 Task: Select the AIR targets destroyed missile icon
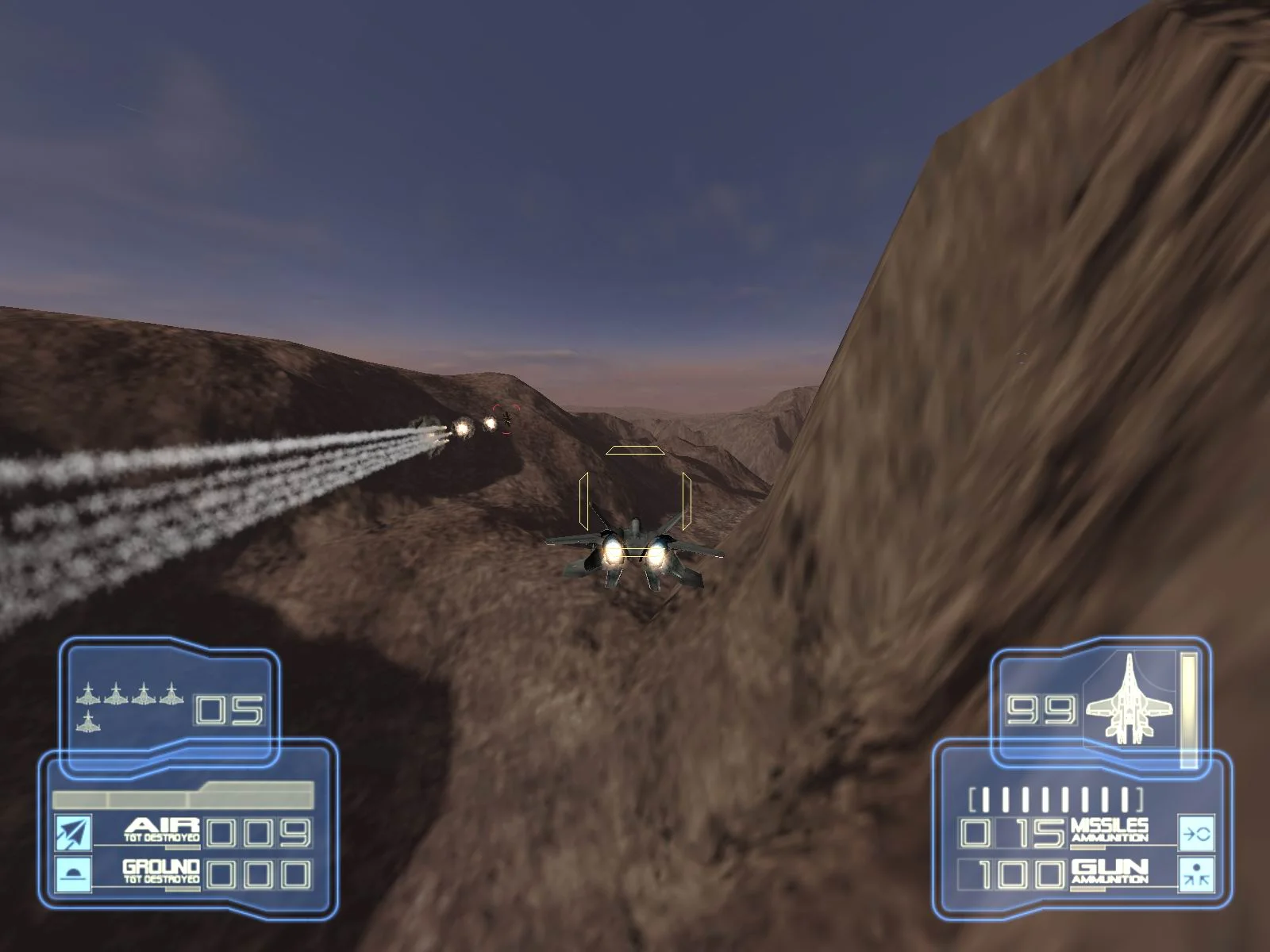71,833
